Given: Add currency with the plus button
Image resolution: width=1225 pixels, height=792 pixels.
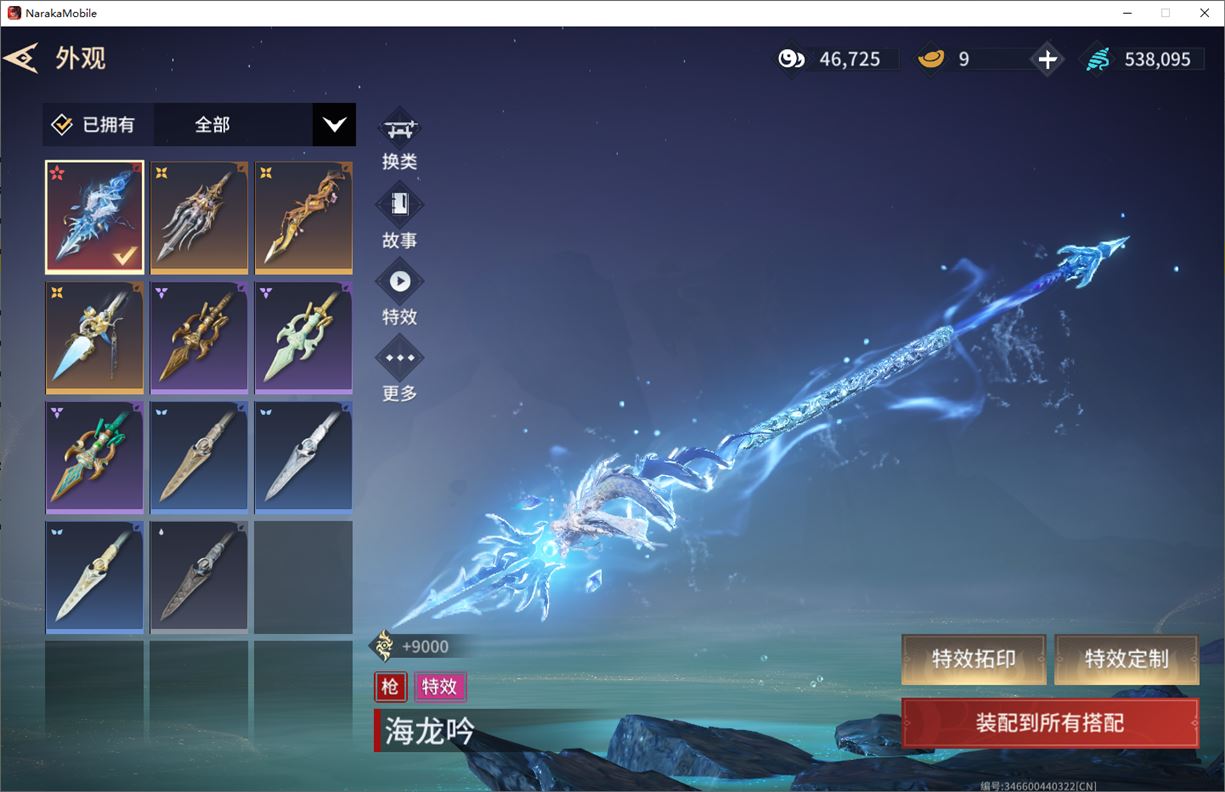Looking at the screenshot, I should 1047,60.
